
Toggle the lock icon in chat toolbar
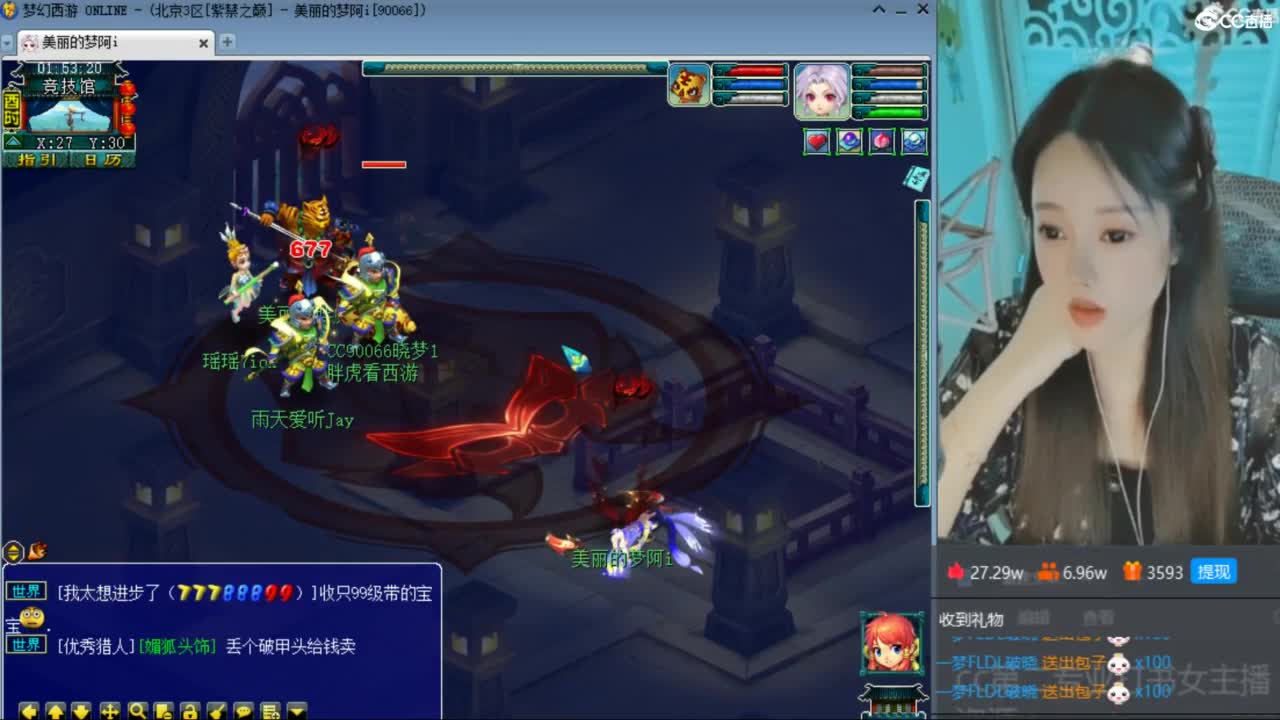pos(190,710)
